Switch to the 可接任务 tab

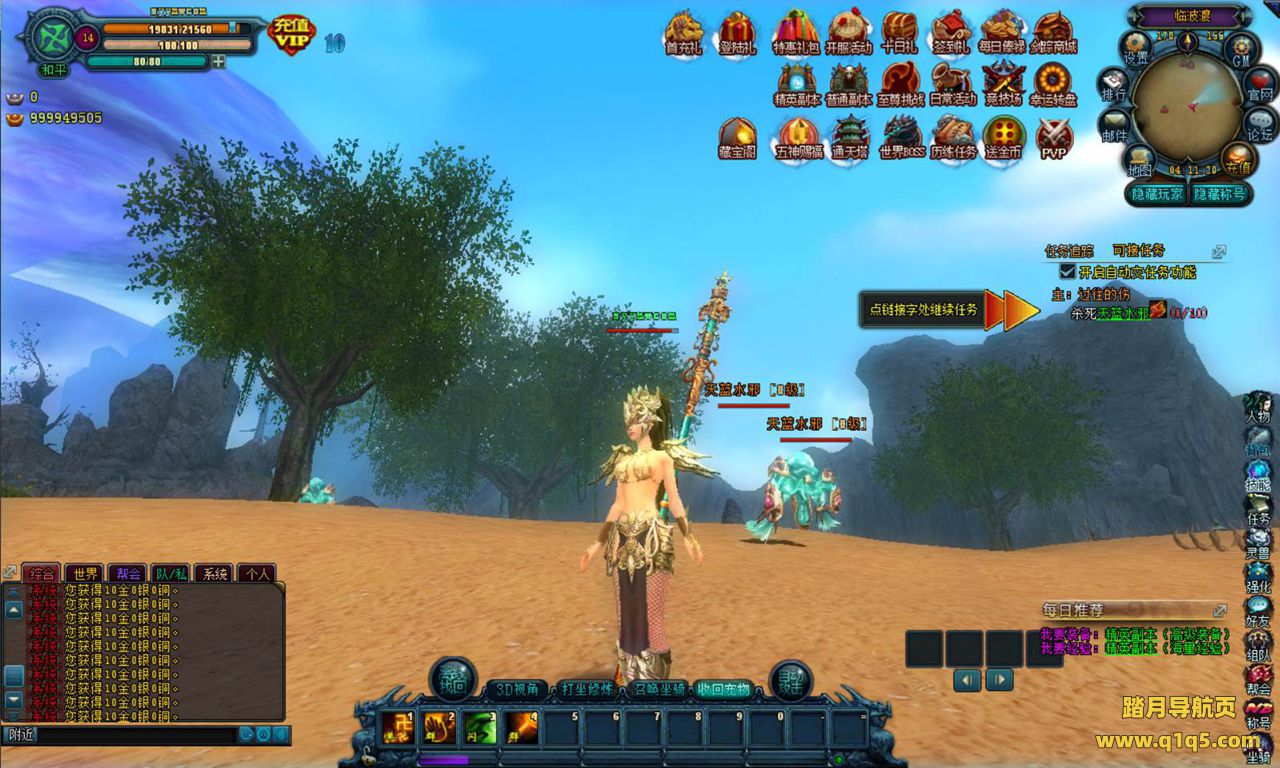pyautogui.click(x=1138, y=250)
